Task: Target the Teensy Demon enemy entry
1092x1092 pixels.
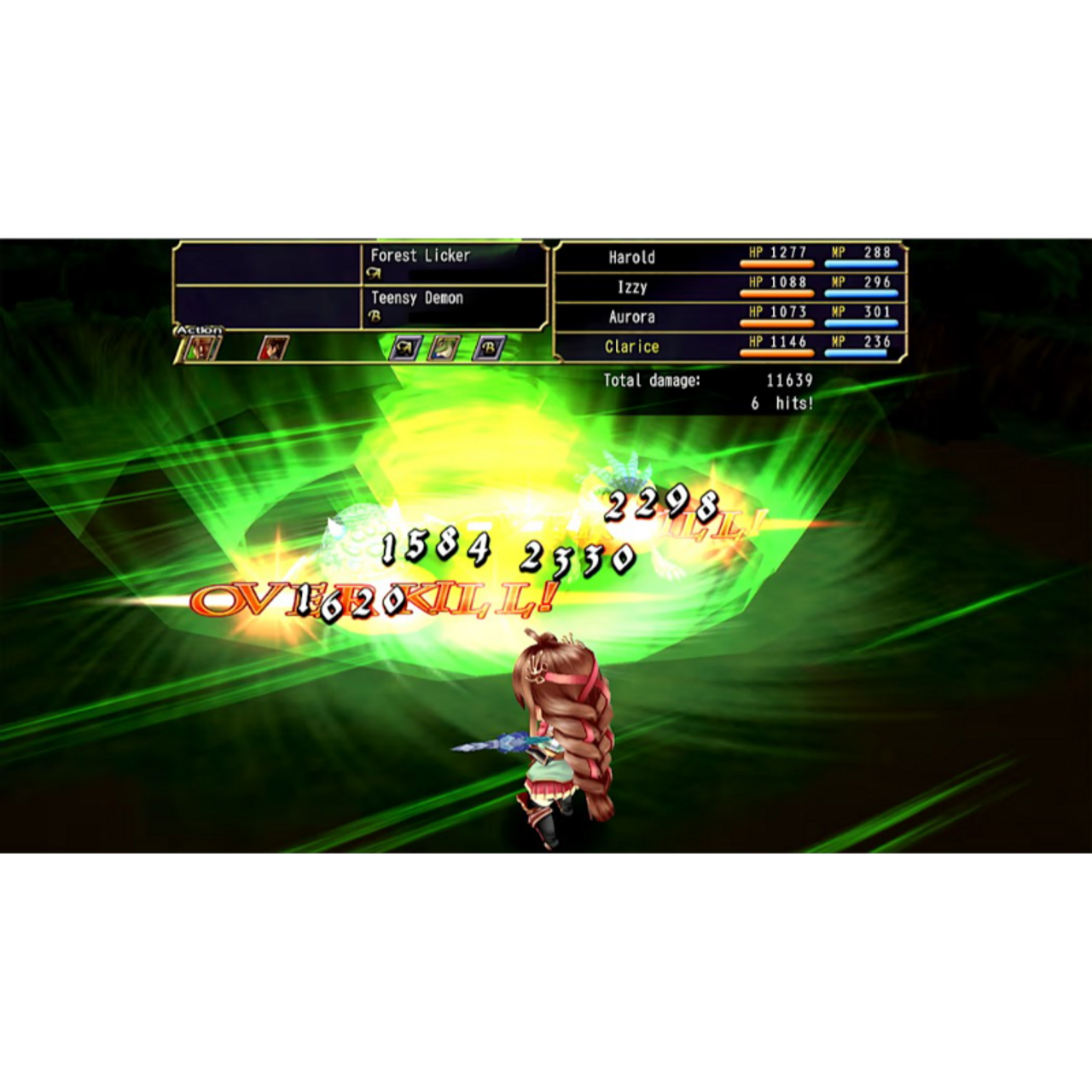Action: click(417, 299)
